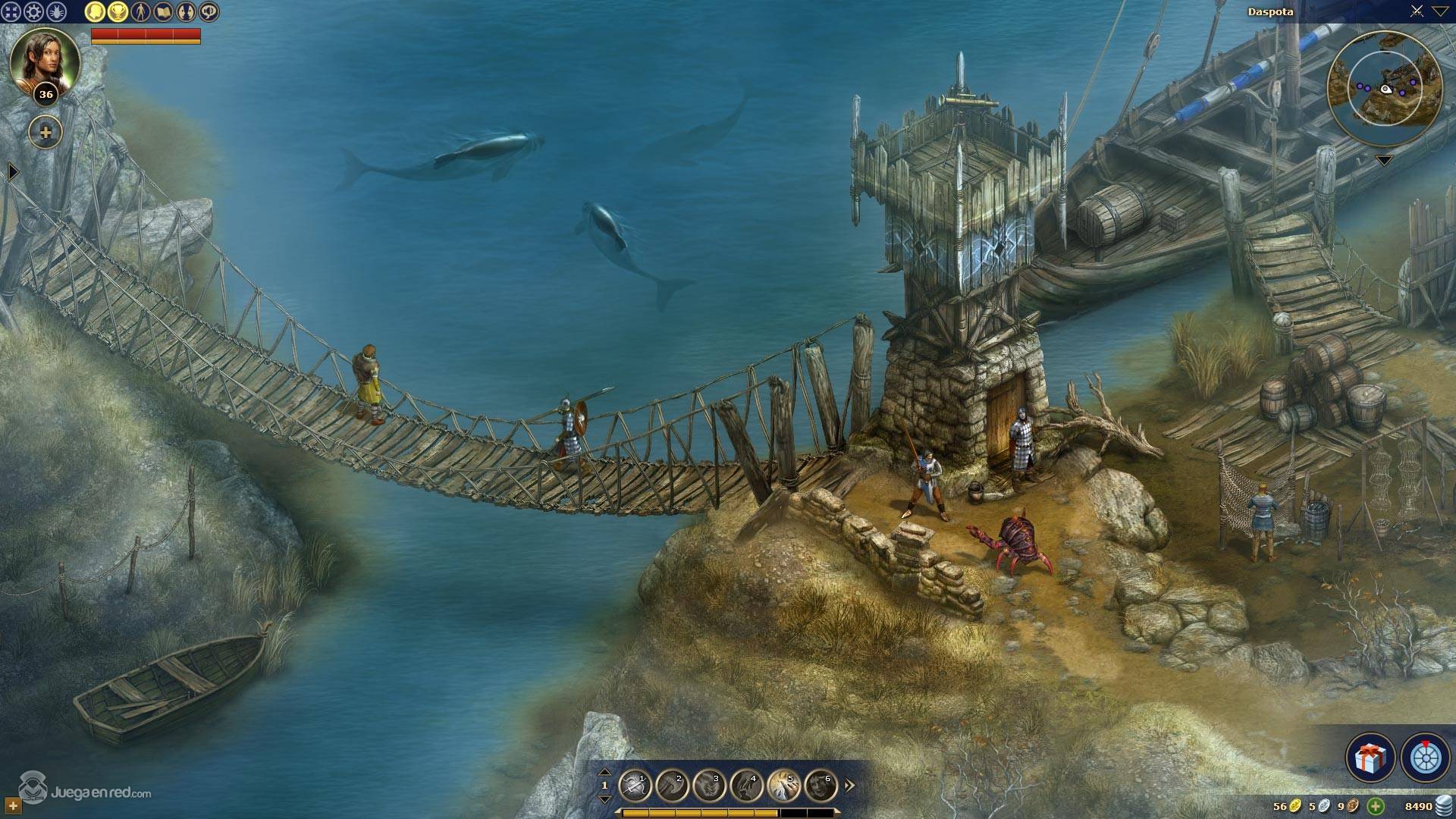Image resolution: width=1456 pixels, height=819 pixels.
Task: Activate the axe skill in slot 2
Action: tap(672, 786)
